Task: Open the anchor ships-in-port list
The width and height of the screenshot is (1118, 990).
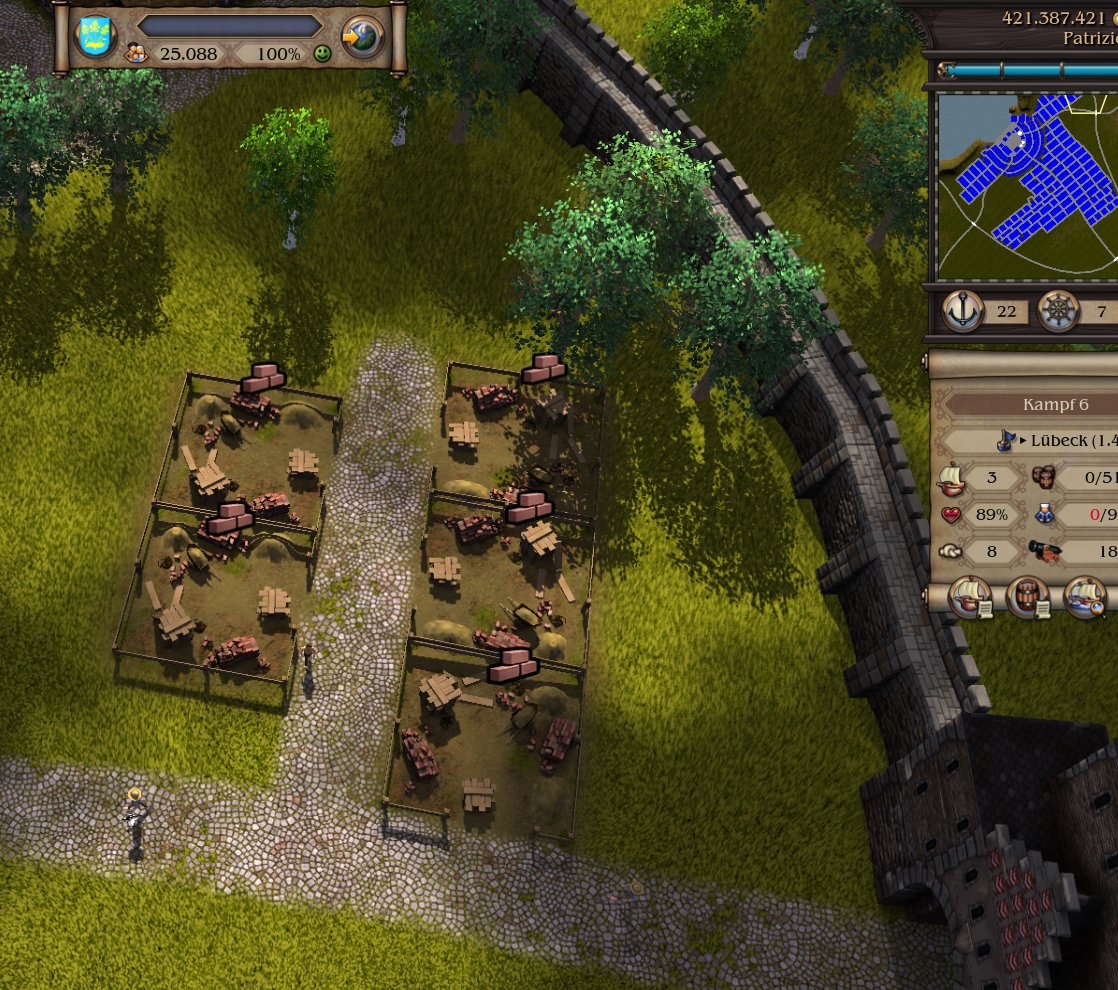Action: pyautogui.click(x=964, y=311)
